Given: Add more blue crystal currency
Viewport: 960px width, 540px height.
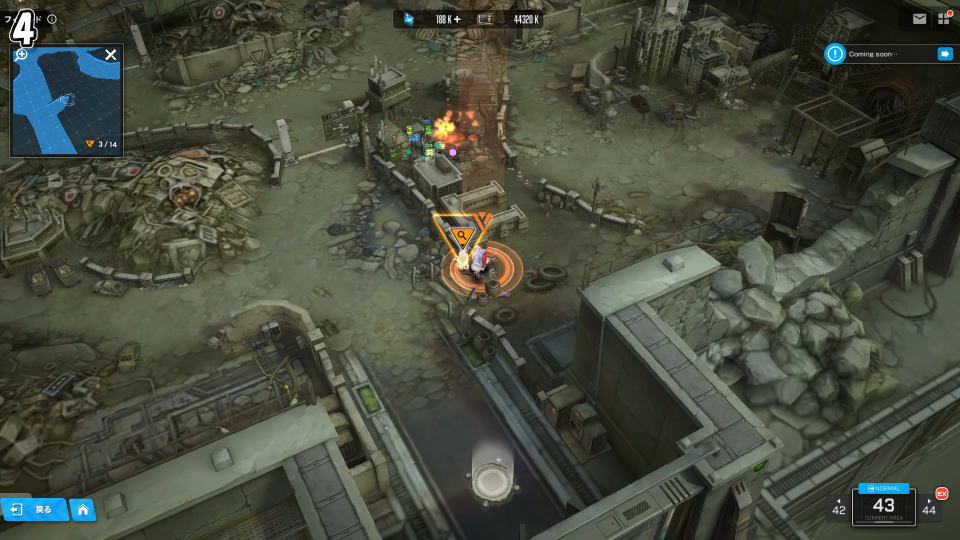Looking at the screenshot, I should 458,19.
